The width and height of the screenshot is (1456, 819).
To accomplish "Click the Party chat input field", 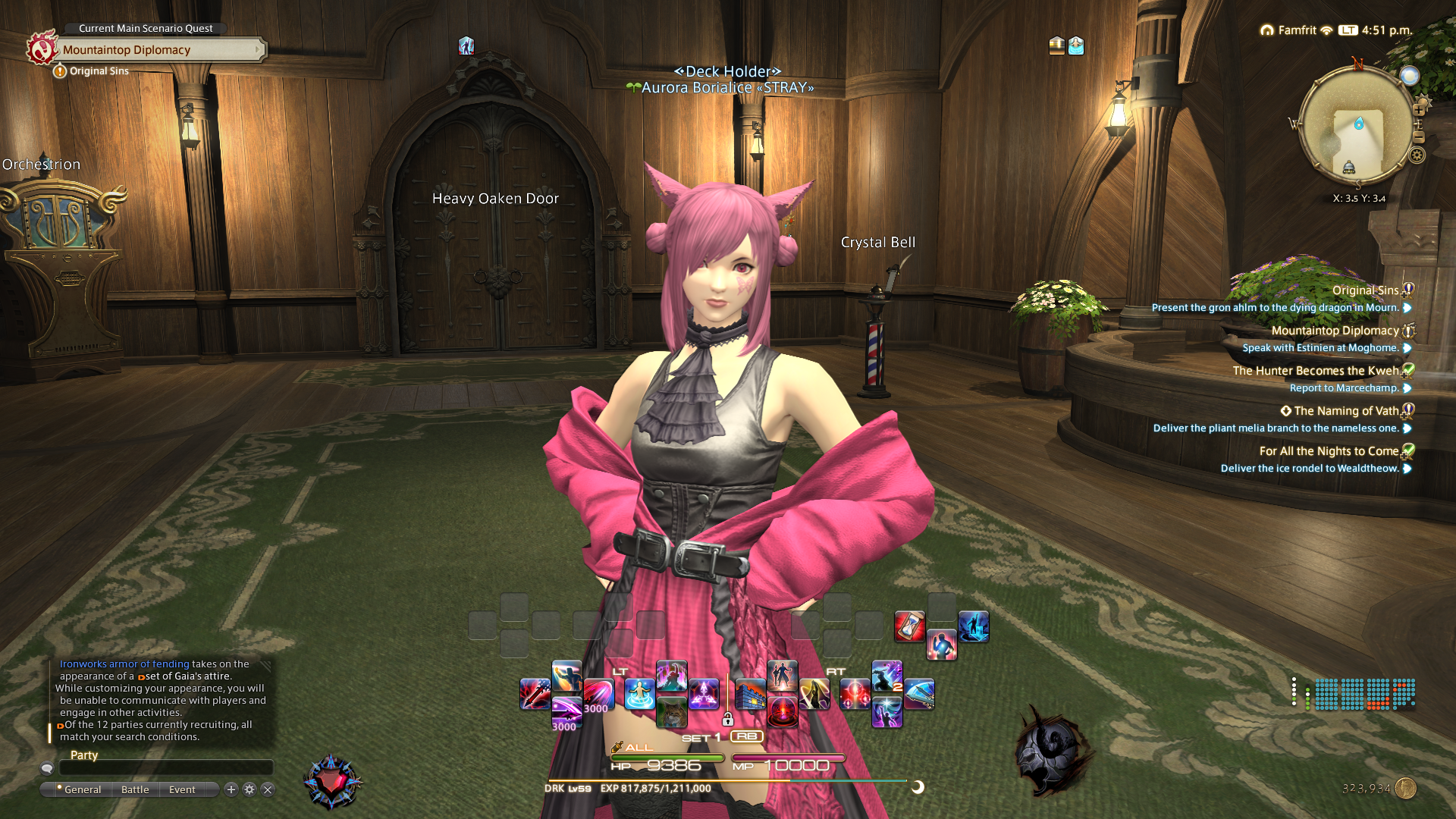I will click(x=165, y=768).
